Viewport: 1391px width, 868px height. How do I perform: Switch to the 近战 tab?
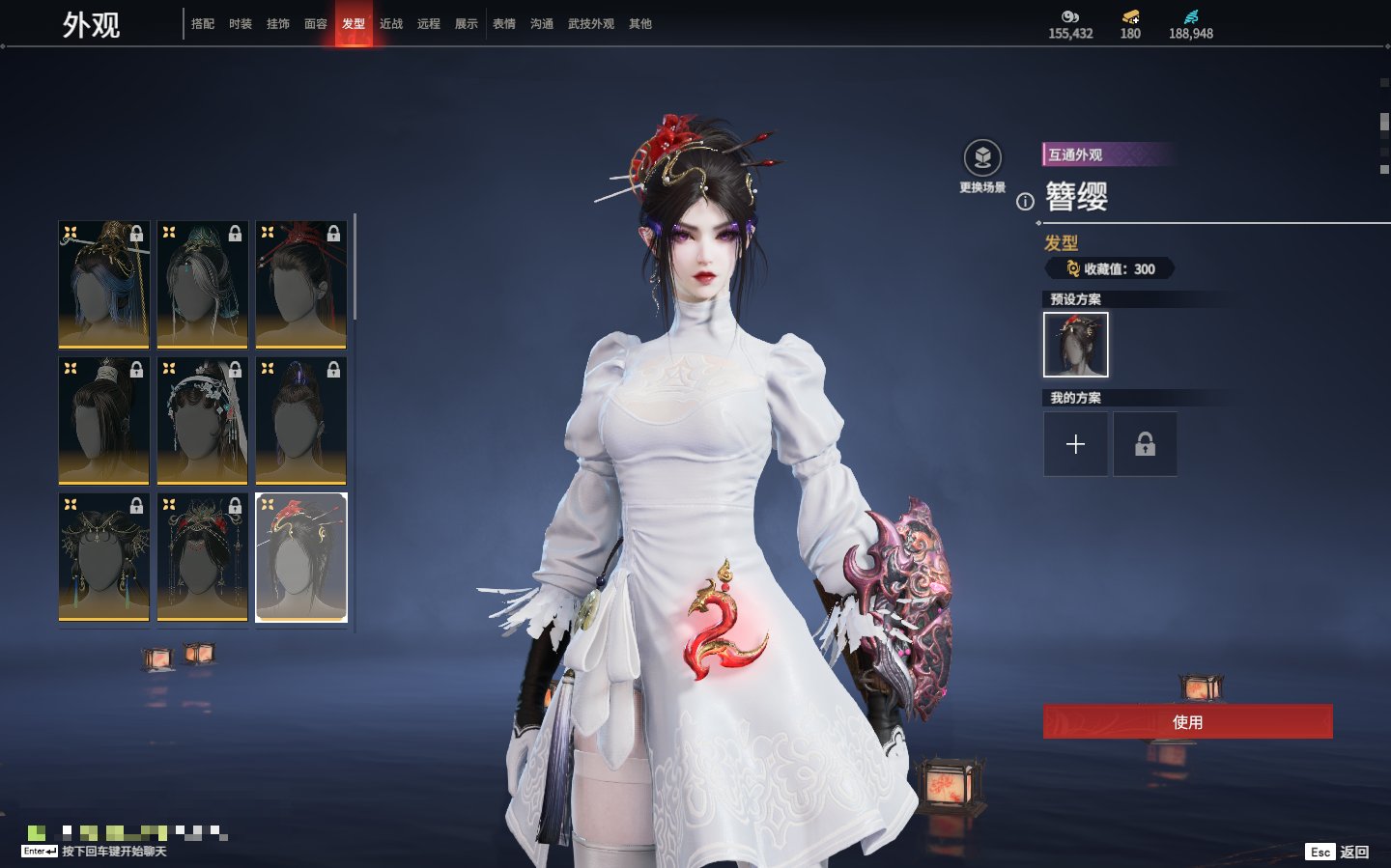pos(391,24)
